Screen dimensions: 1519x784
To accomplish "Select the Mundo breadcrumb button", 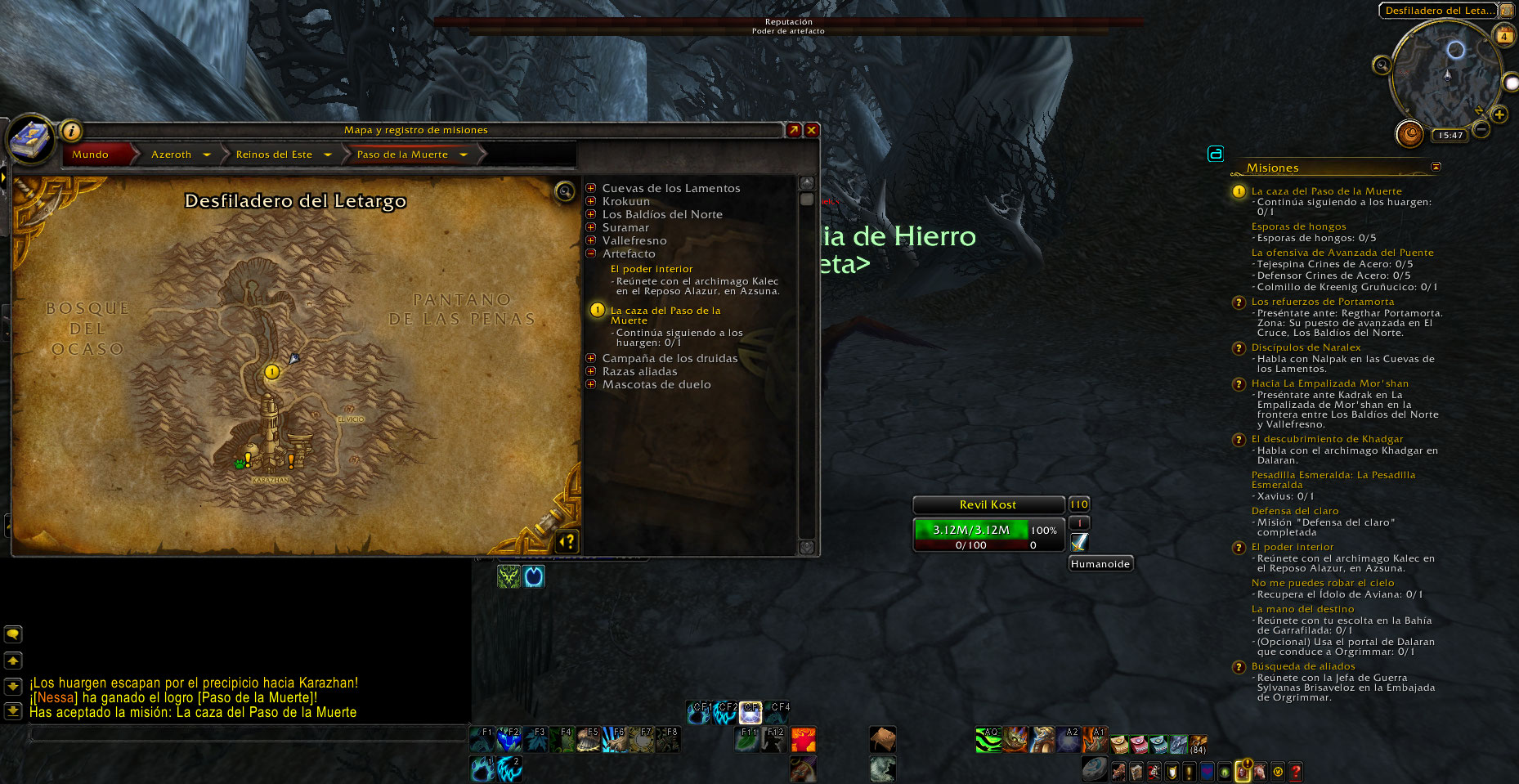I will tap(90, 155).
